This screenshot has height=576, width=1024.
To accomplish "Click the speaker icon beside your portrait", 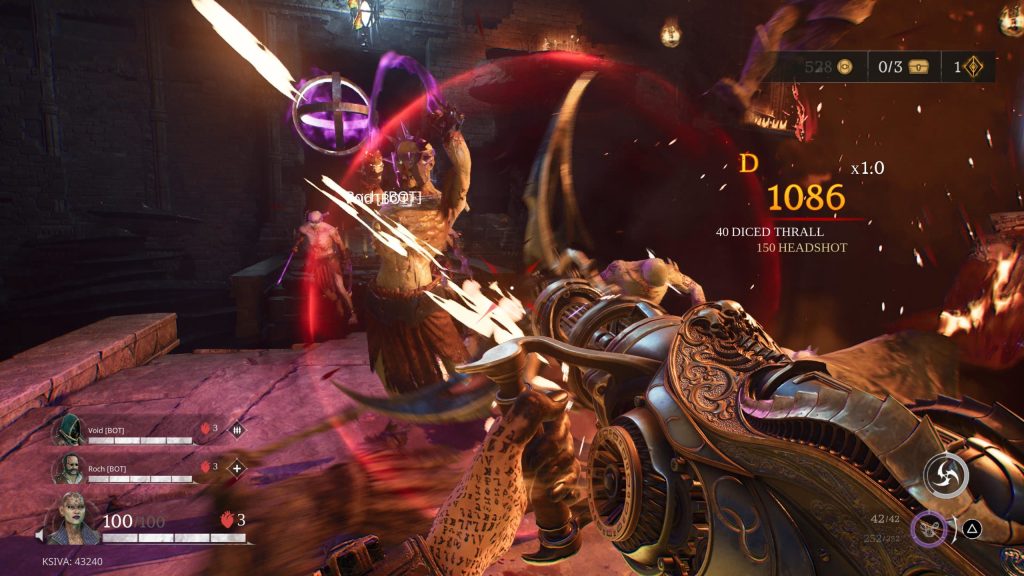I will pyautogui.click(x=39, y=536).
